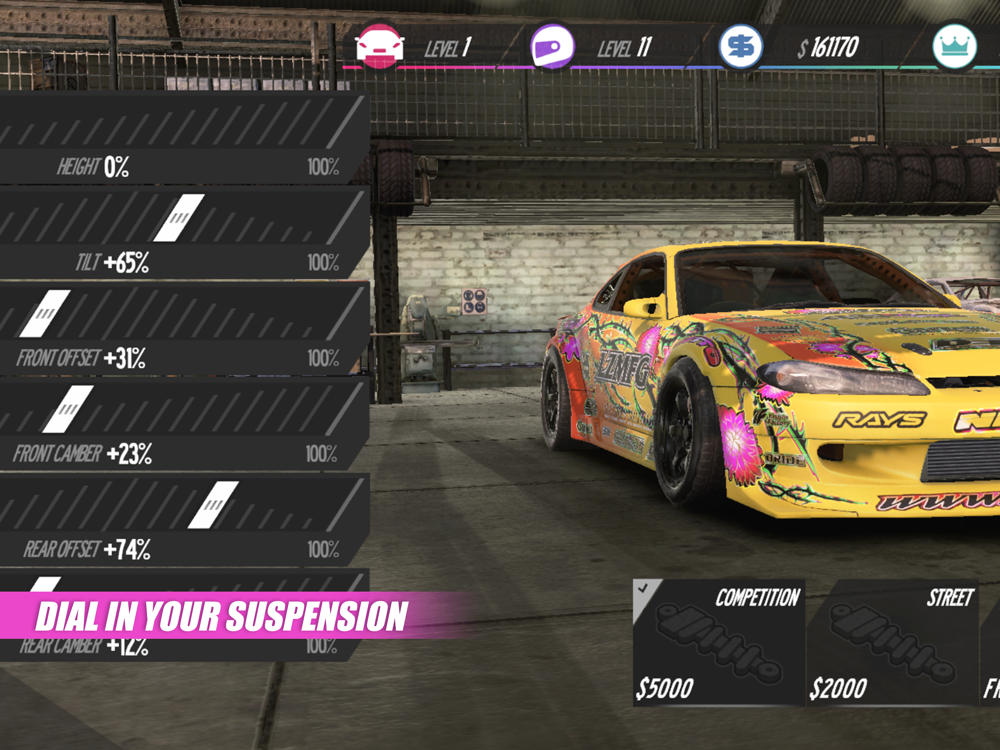Click the Front Offset slider handle
The width and height of the screenshot is (1000, 750).
(x=44, y=313)
